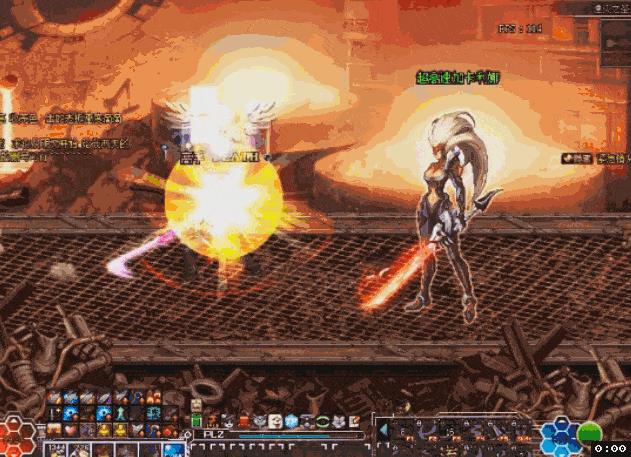The image size is (631, 457).
Task: Open the white cube menu icon
Action: pyautogui.click(x=274, y=420)
